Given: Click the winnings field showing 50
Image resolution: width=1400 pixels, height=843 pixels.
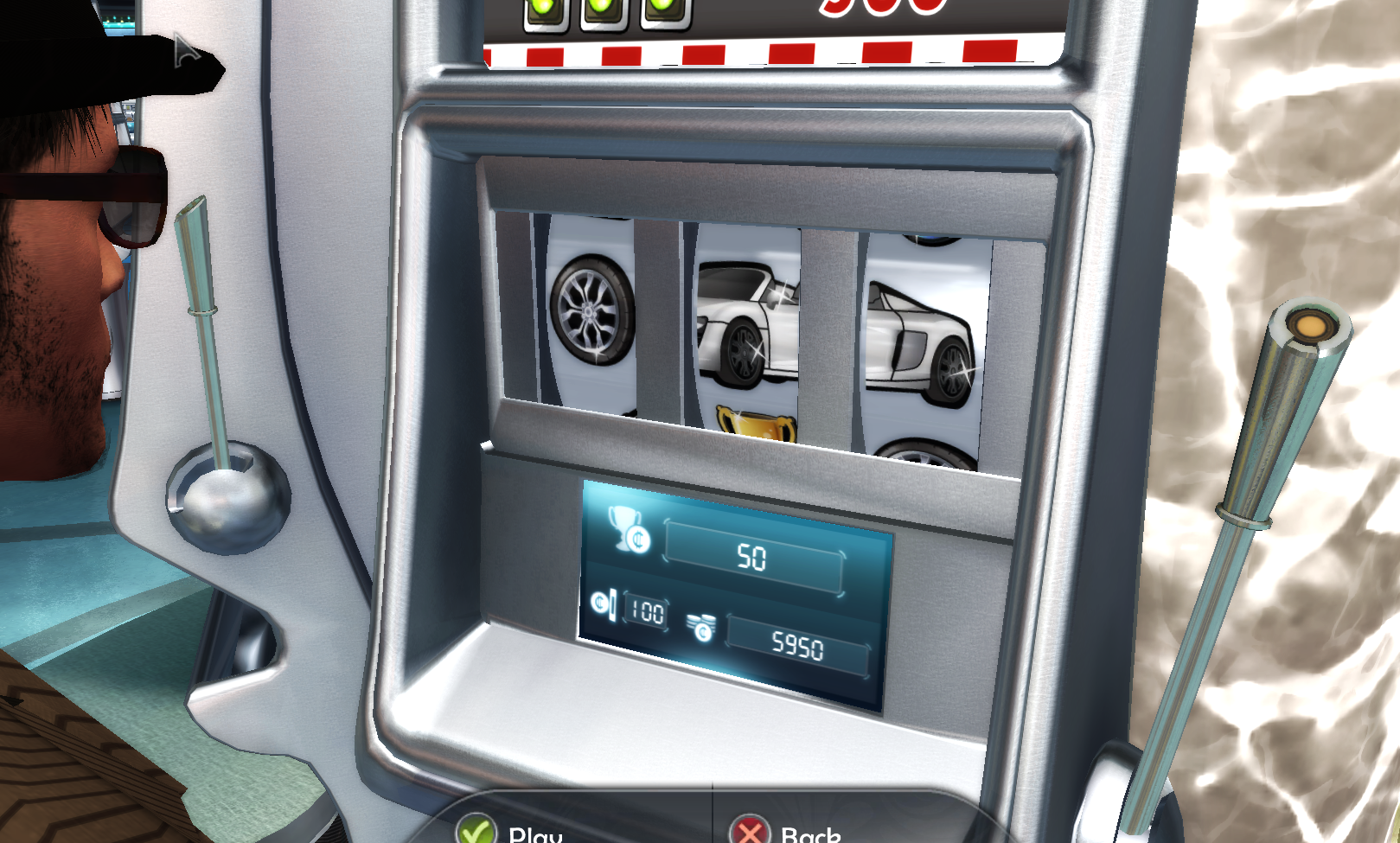Looking at the screenshot, I should pyautogui.click(x=756, y=559).
